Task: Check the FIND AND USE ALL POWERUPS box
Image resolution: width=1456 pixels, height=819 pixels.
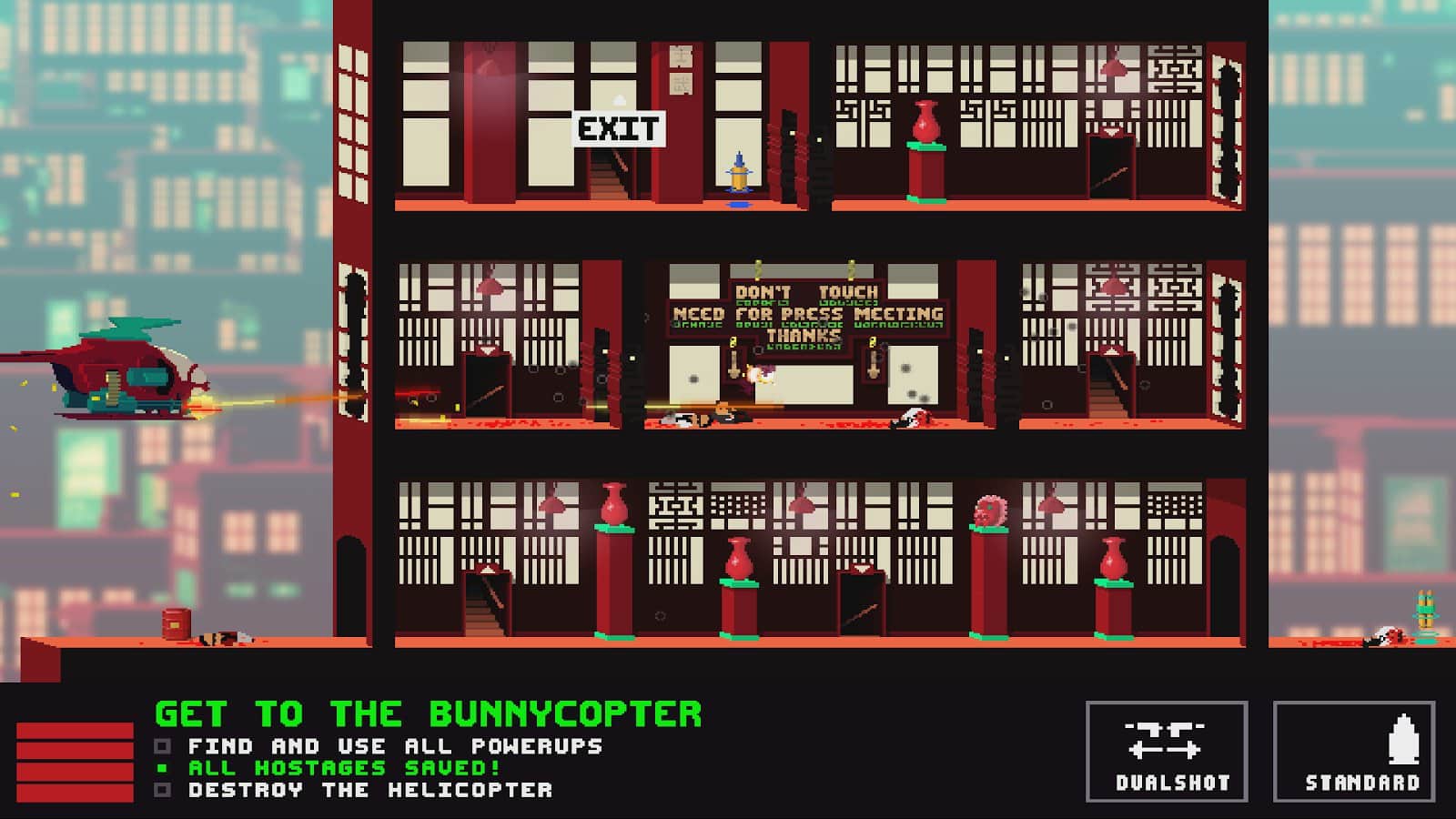Action: coord(164,745)
